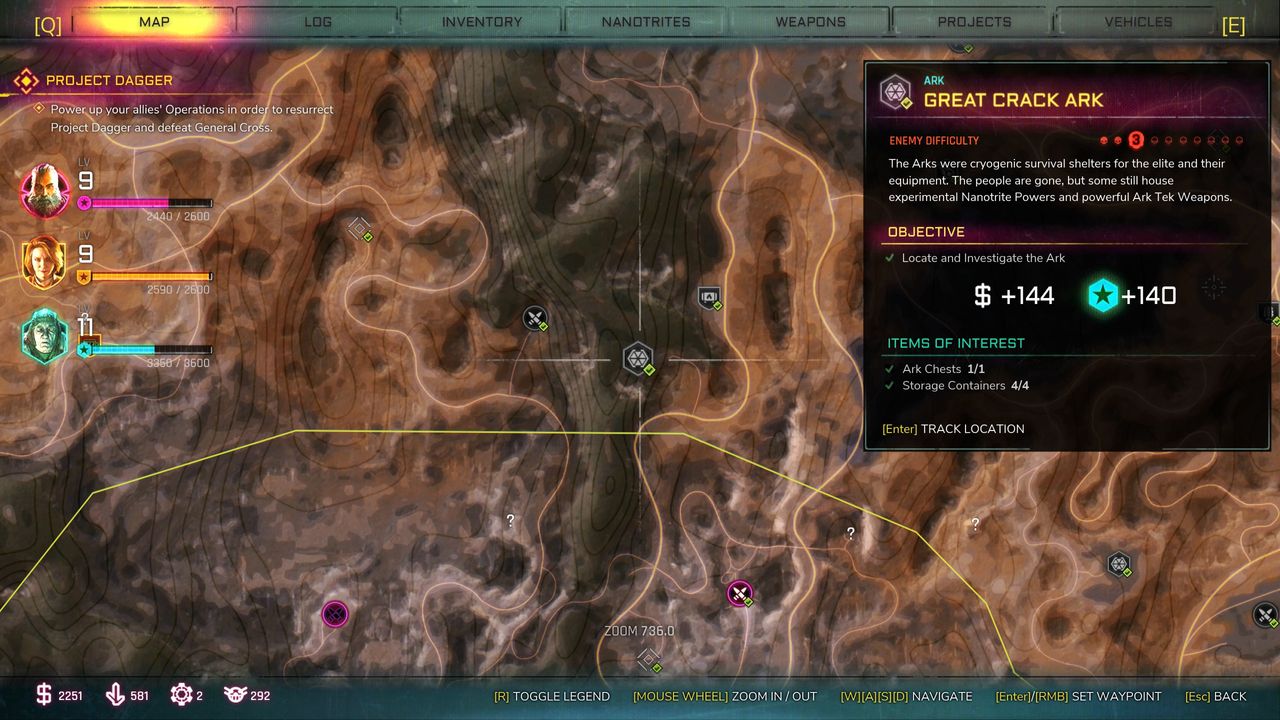Open the Projects tab

[974, 21]
